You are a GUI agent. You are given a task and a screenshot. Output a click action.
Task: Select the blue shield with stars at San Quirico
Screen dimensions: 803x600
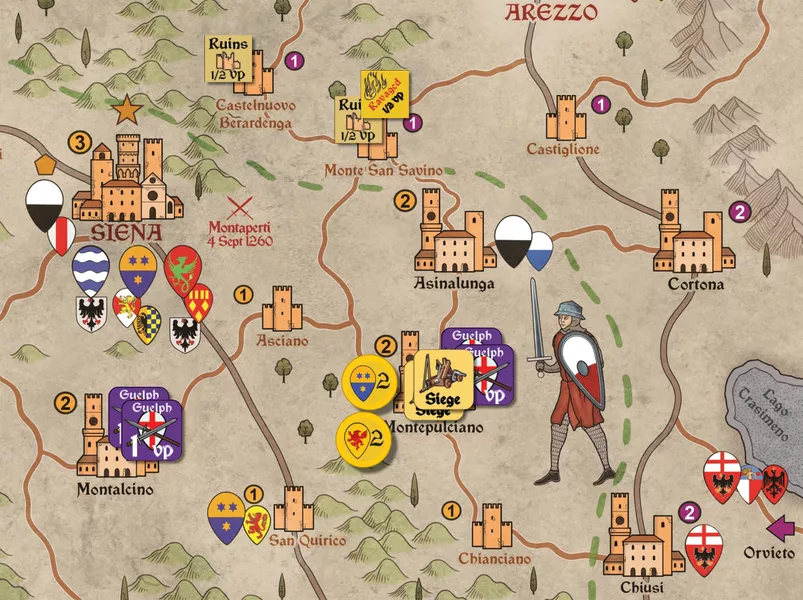(x=226, y=516)
